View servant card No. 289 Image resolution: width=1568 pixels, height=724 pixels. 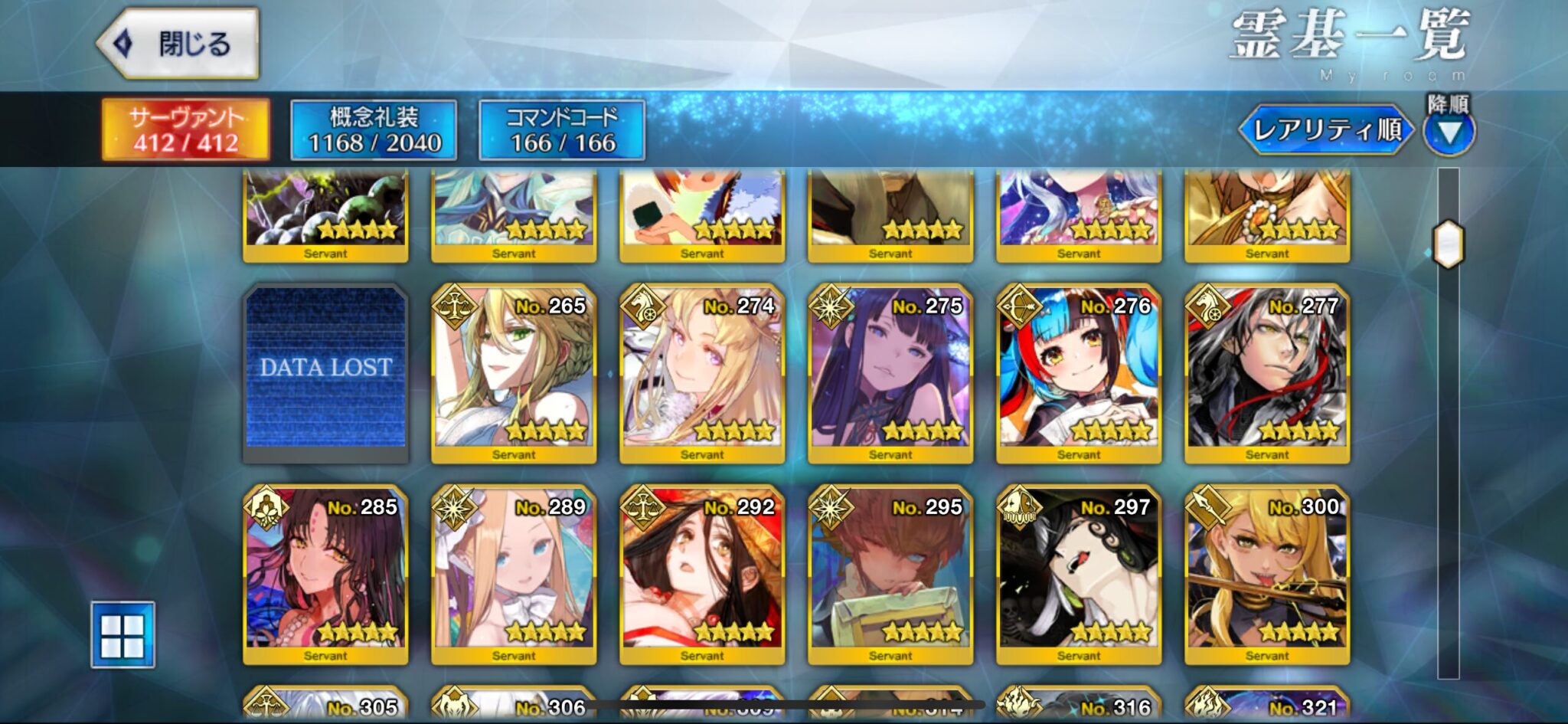(x=514, y=574)
